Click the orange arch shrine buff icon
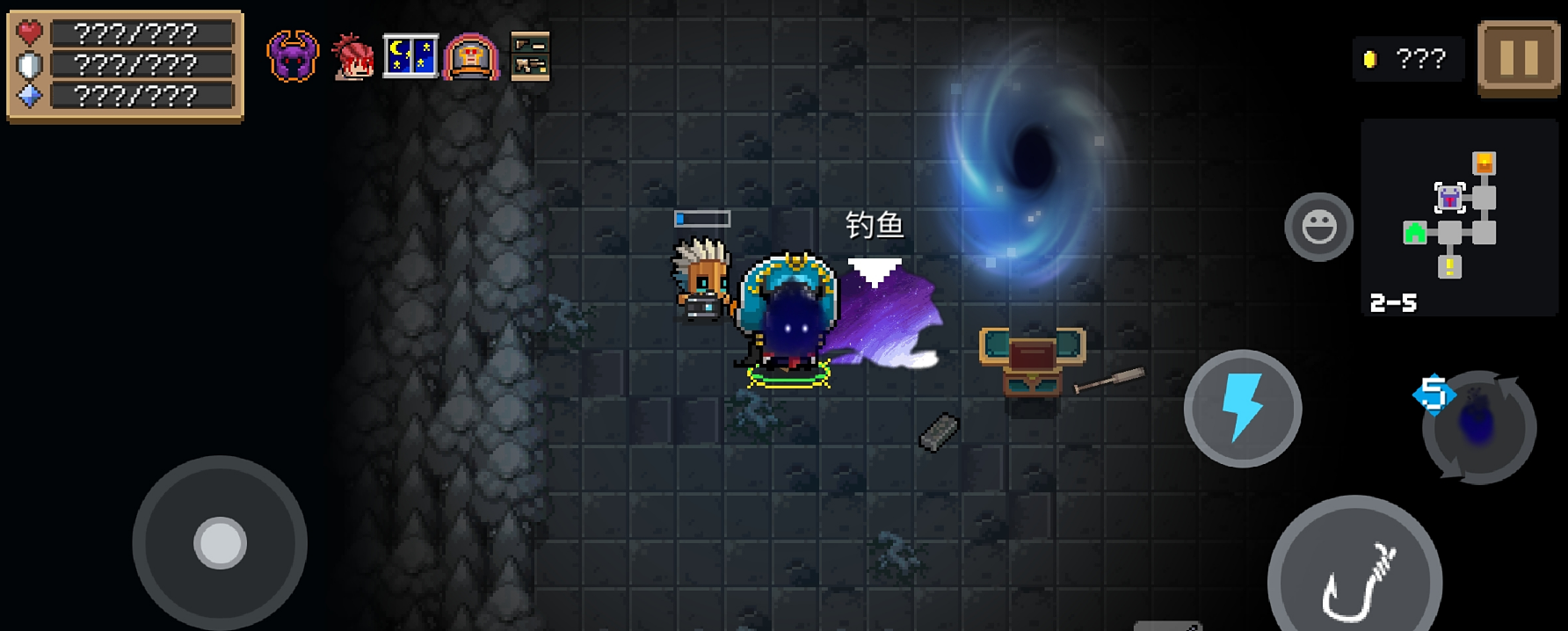 point(471,57)
